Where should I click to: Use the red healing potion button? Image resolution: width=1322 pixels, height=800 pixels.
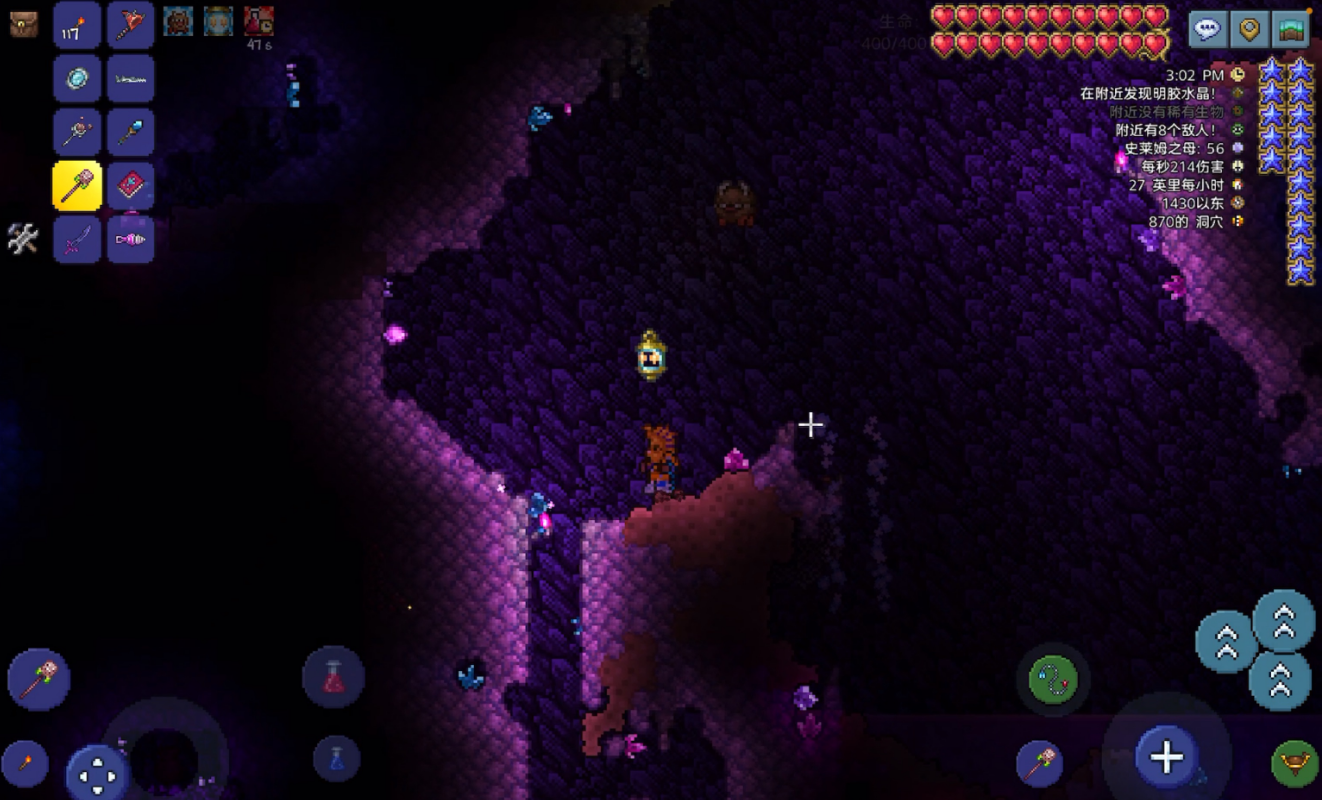[333, 677]
